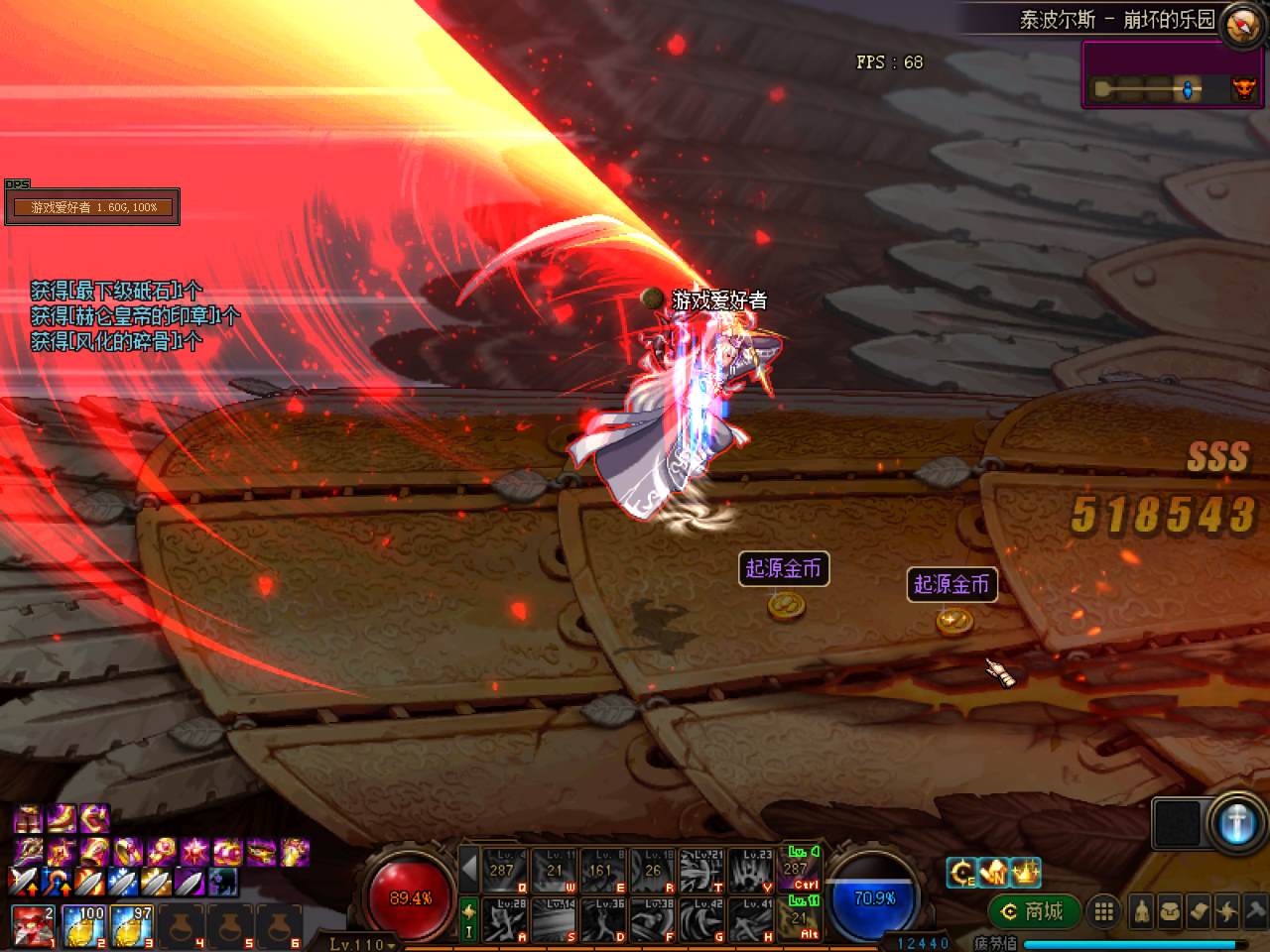Open the skill shuriken icon

click(1228, 911)
